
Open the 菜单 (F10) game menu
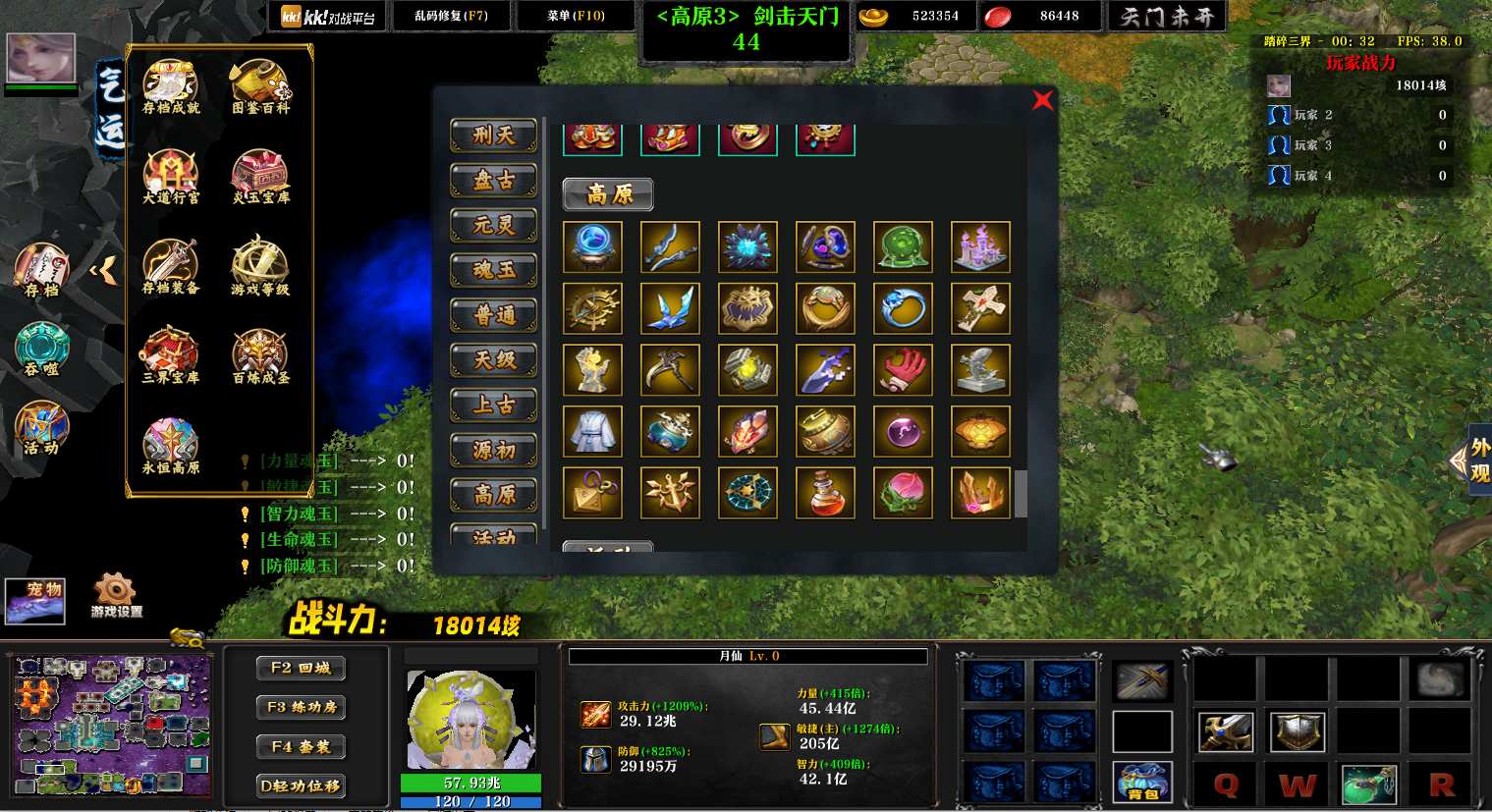click(576, 16)
